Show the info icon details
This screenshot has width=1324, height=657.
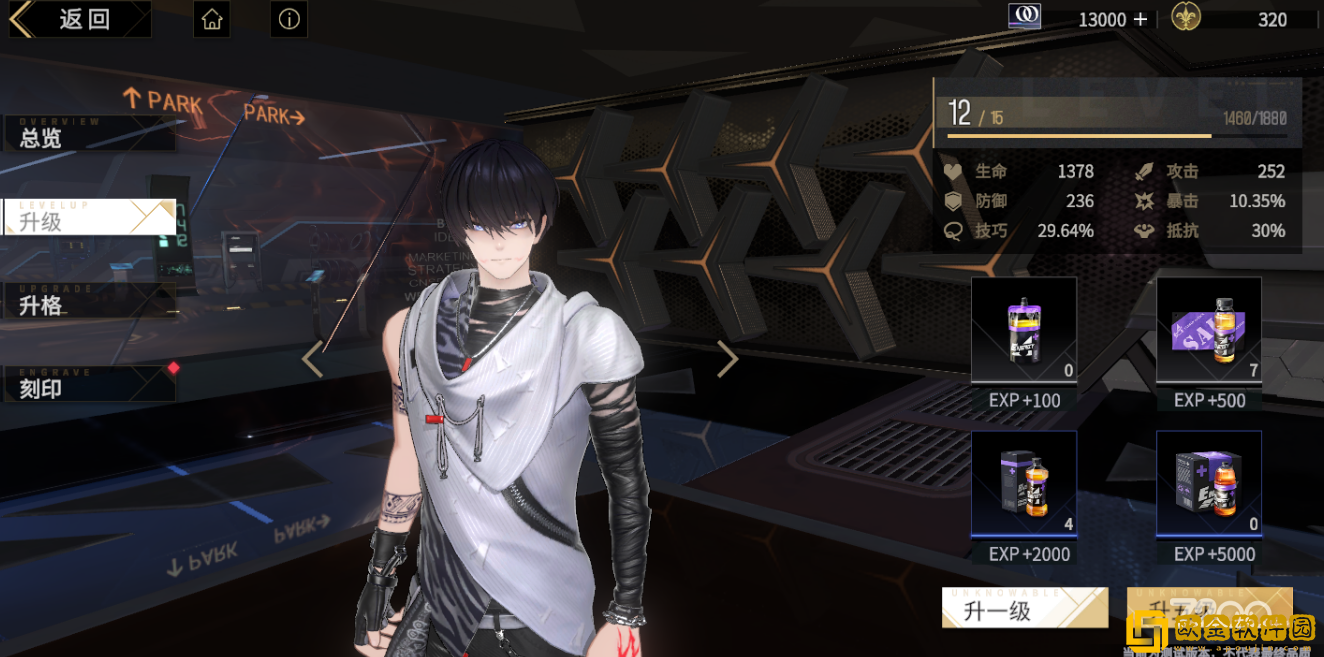289,19
